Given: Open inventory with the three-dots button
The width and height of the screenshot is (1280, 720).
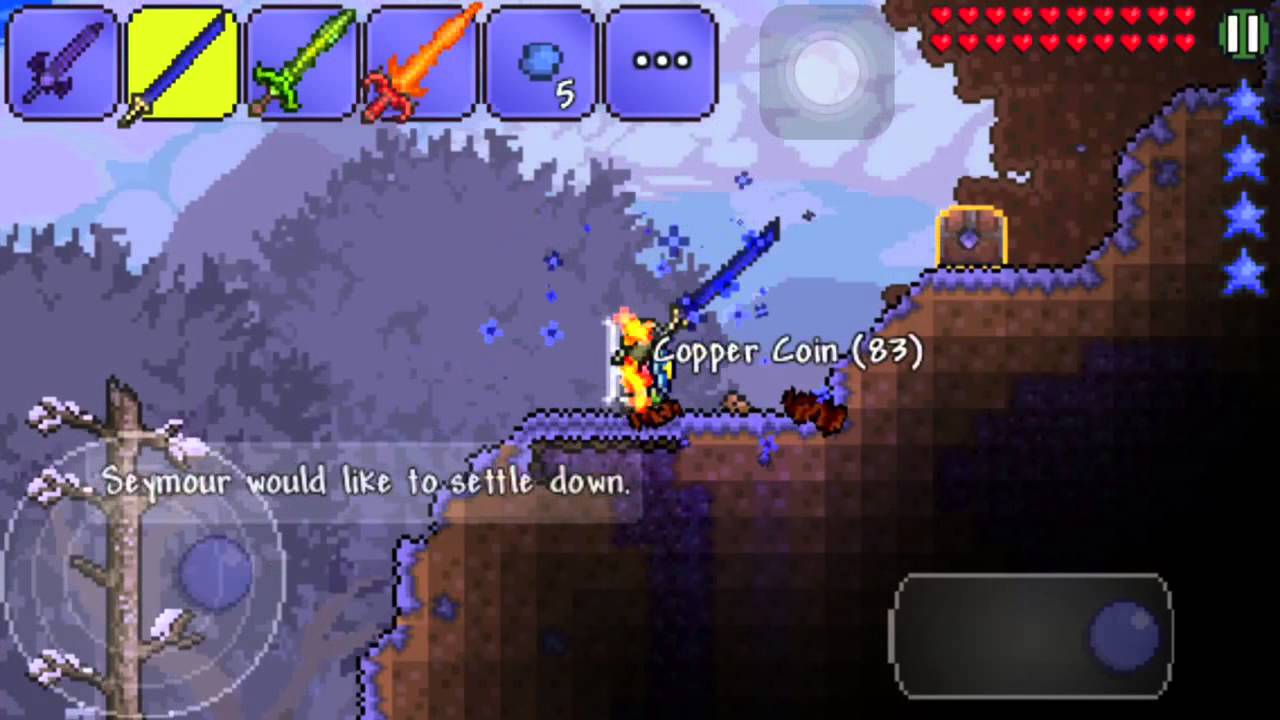Looking at the screenshot, I should (662, 64).
